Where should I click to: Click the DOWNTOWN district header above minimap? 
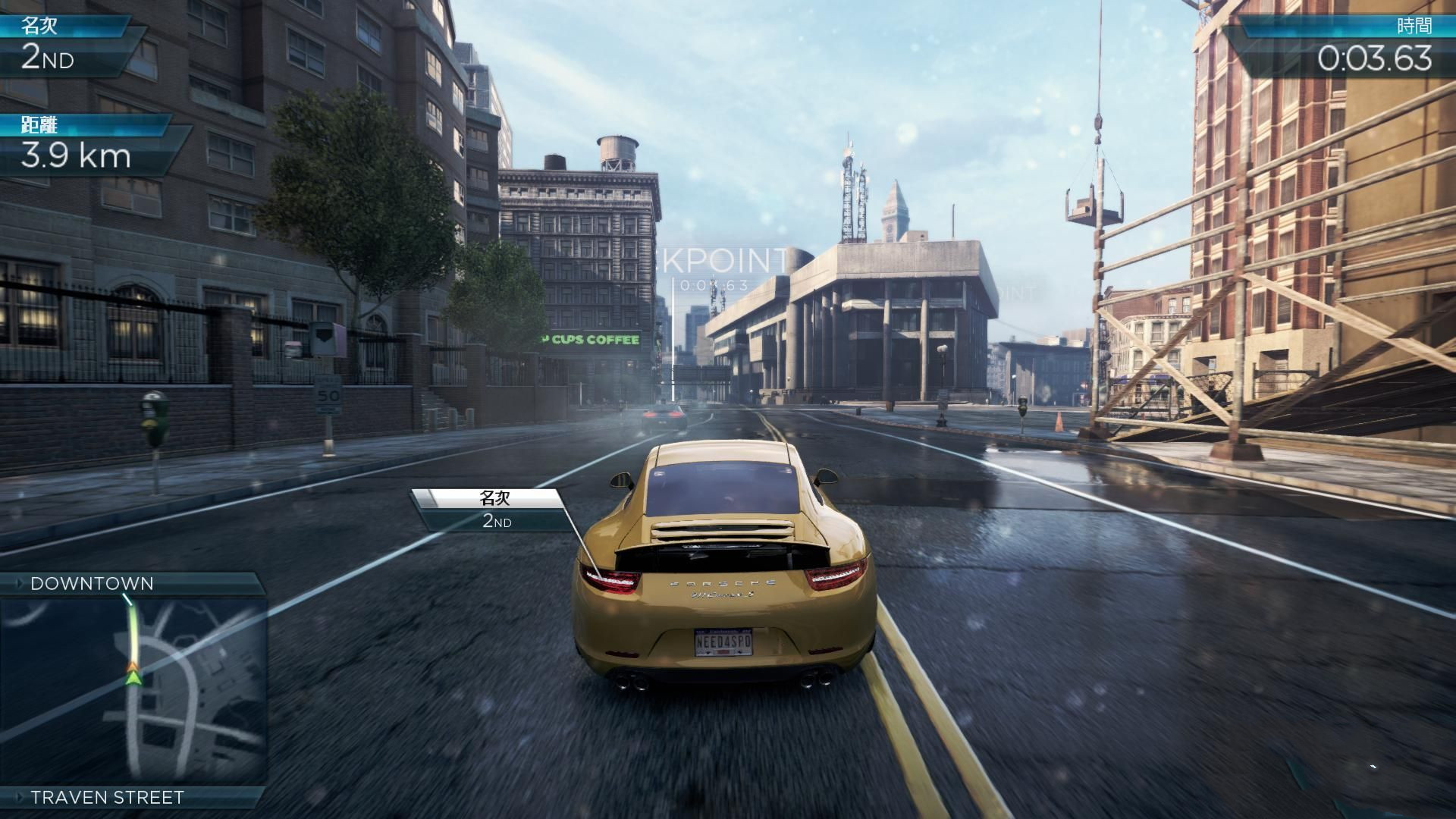point(93,583)
